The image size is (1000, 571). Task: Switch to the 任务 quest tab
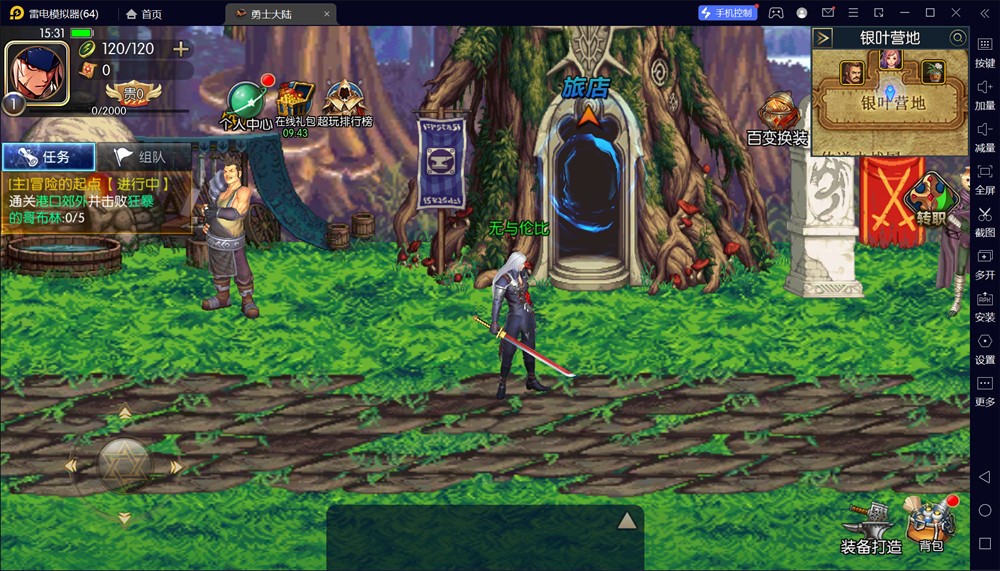(x=48, y=157)
